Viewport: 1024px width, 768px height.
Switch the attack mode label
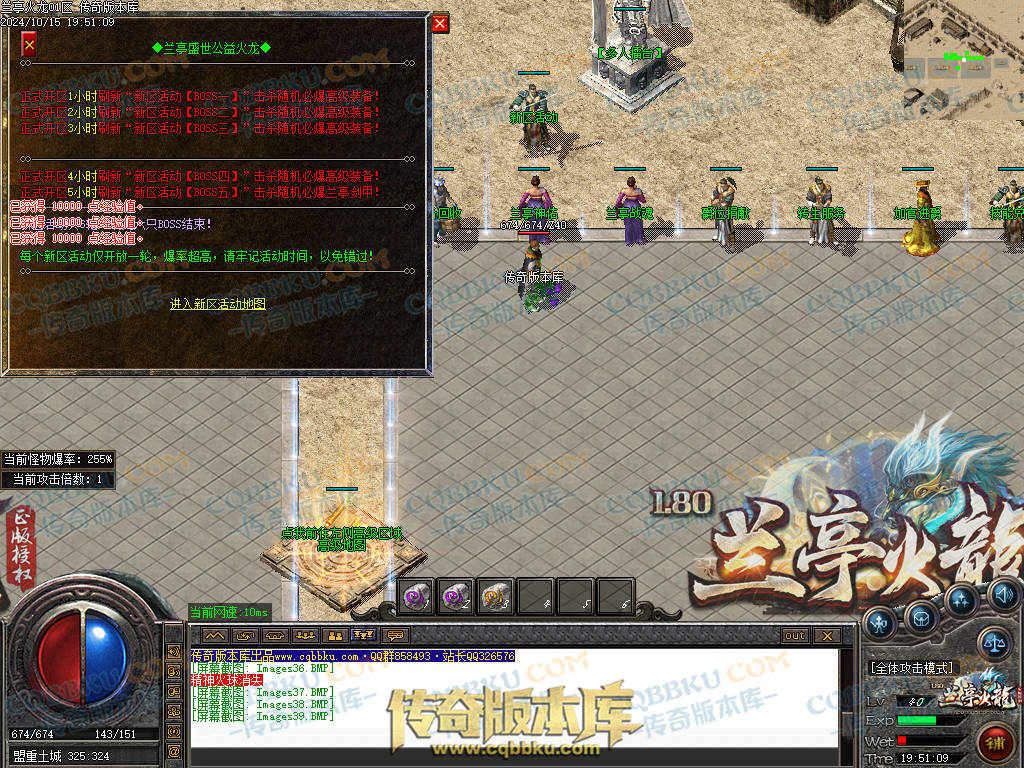(914, 668)
